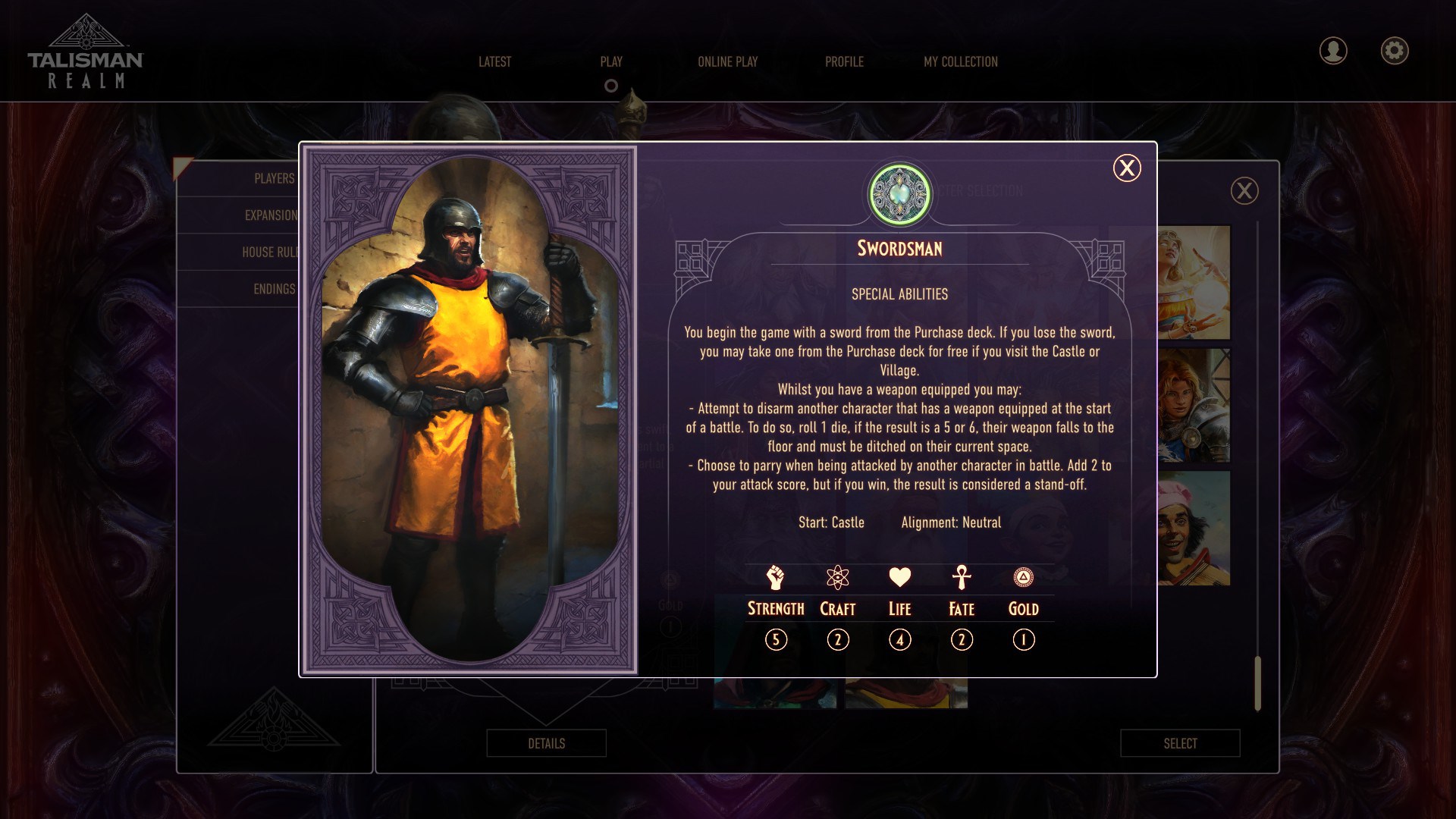Image resolution: width=1456 pixels, height=819 pixels.
Task: Open the user profile icon
Action: point(1333,51)
